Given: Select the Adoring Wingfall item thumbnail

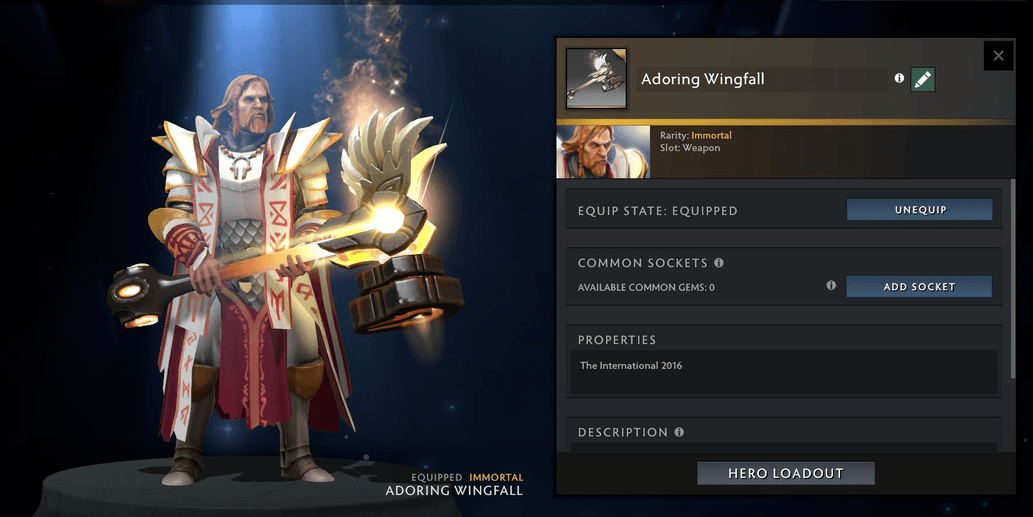Looking at the screenshot, I should tap(596, 78).
